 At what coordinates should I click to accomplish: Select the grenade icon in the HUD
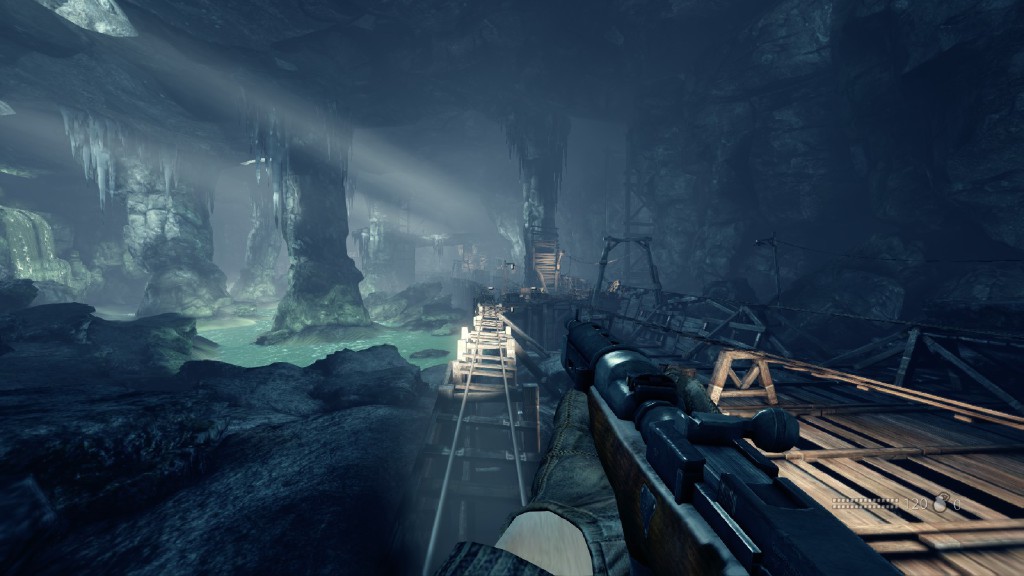point(940,502)
